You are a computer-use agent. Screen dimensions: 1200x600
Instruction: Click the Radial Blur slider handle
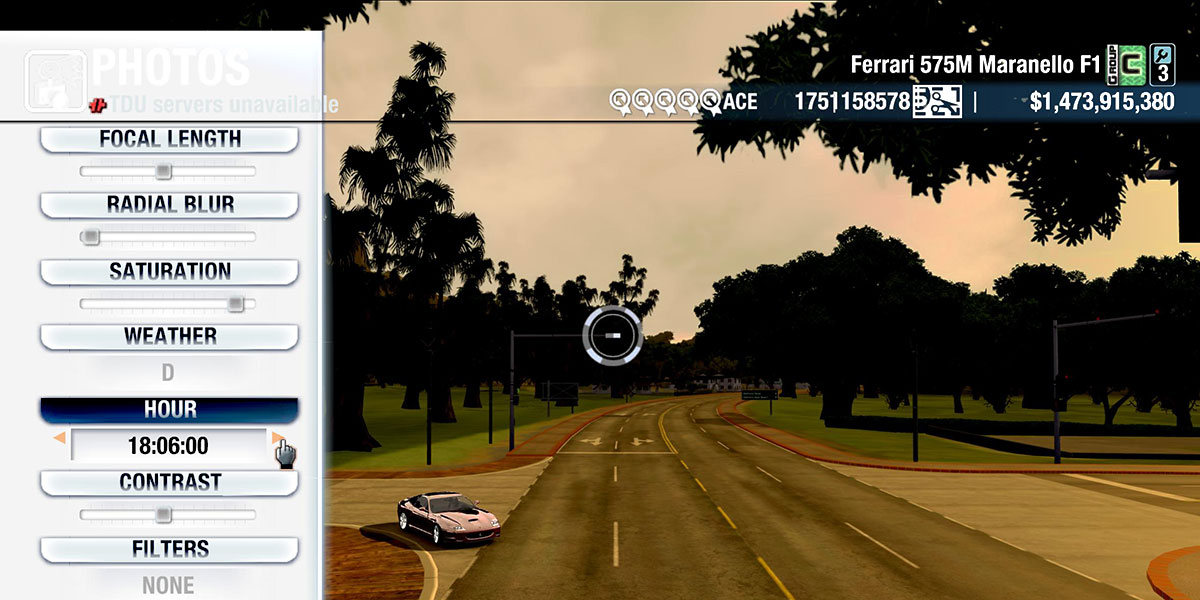[91, 237]
